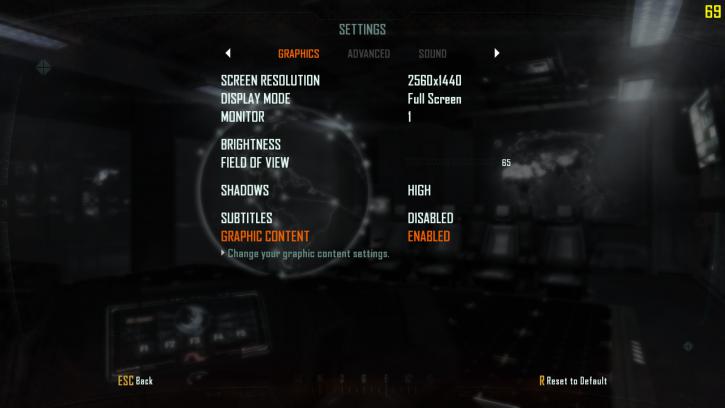Open the Sound settings tab

coord(432,54)
